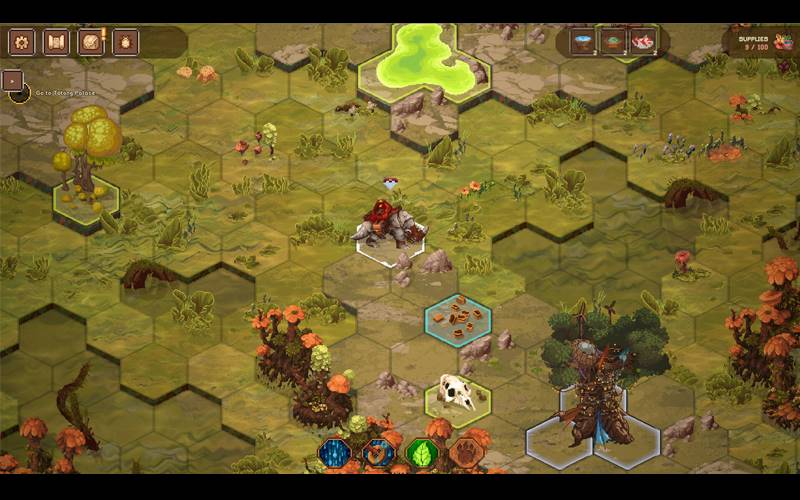
Task: Select the highlighted animal skull tile
Action: pyautogui.click(x=457, y=393)
